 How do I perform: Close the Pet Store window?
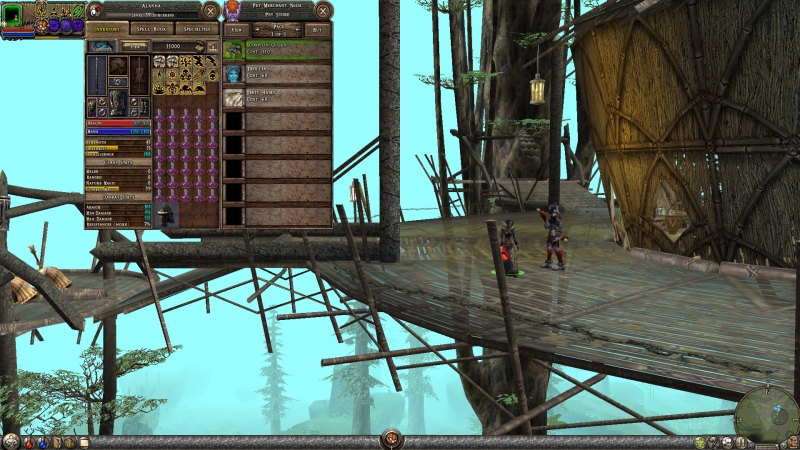(323, 11)
